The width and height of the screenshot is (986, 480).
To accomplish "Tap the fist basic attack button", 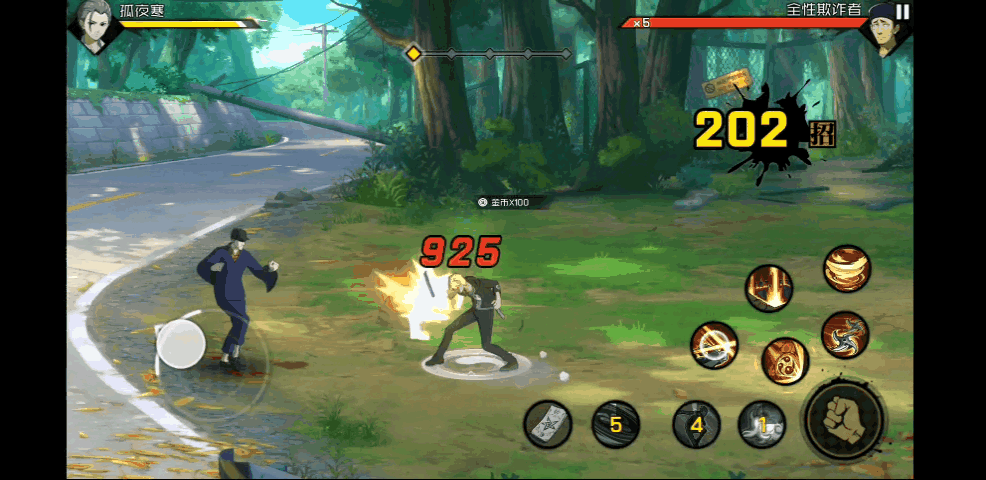I will pyautogui.click(x=843, y=420).
